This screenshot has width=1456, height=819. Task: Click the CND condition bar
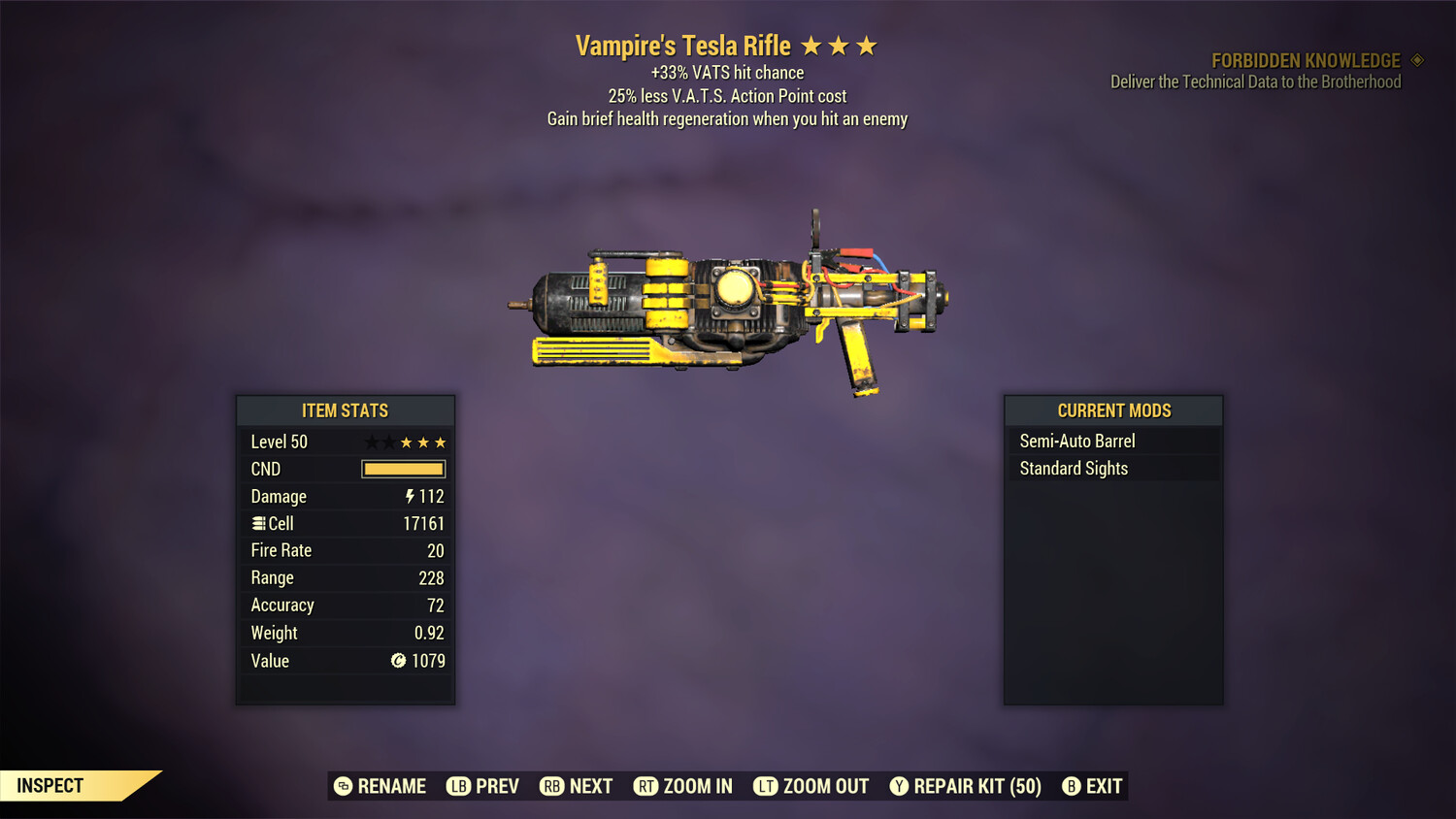pos(403,469)
